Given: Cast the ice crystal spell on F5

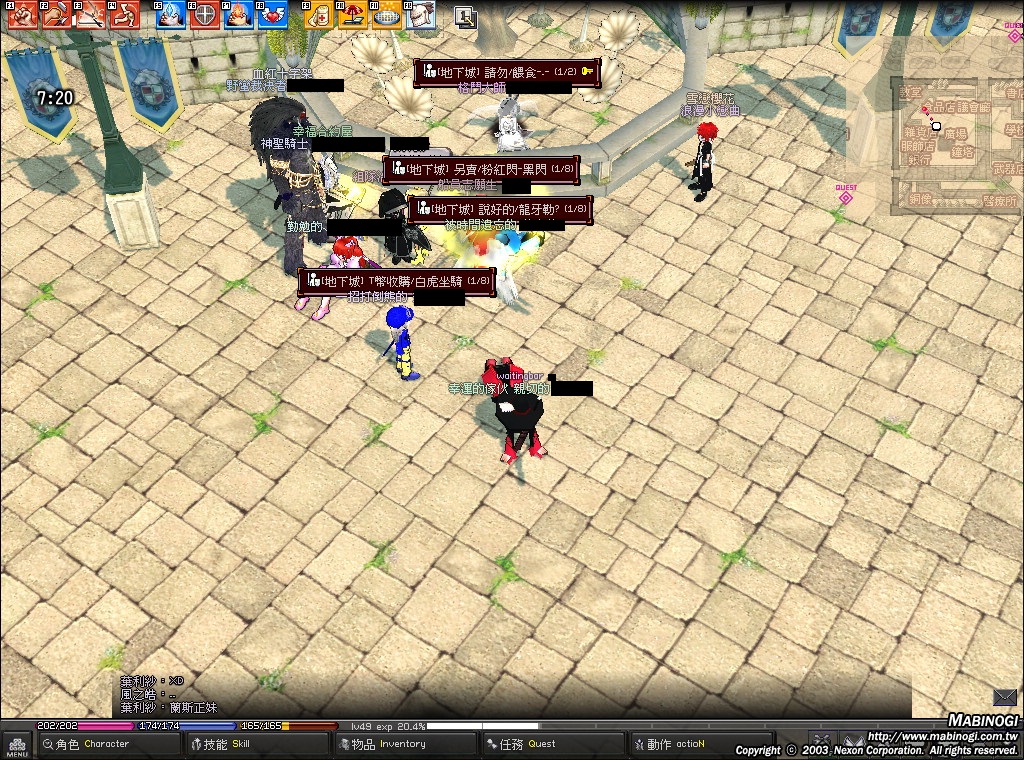Looking at the screenshot, I should pyautogui.click(x=171, y=14).
